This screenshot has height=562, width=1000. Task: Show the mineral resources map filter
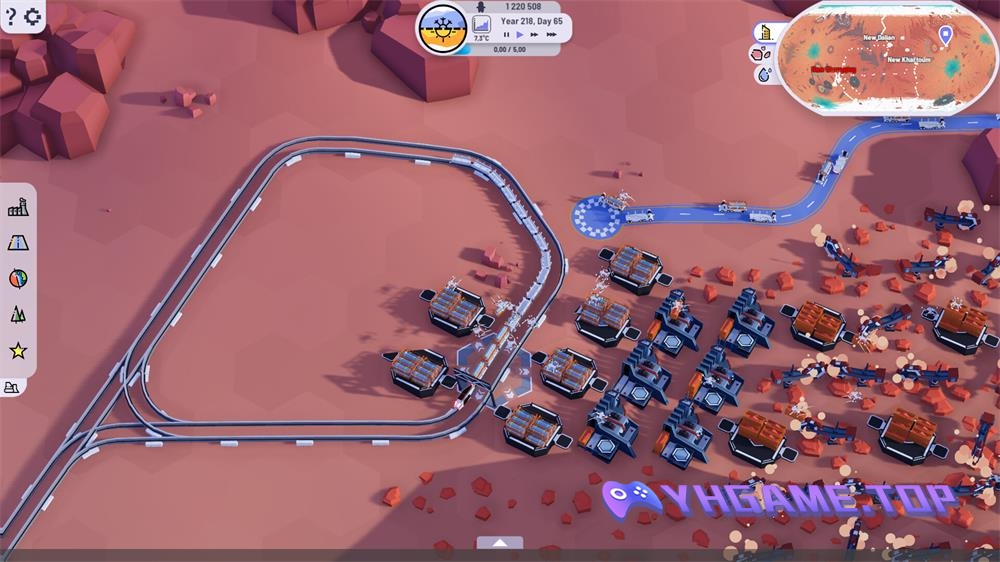763,53
